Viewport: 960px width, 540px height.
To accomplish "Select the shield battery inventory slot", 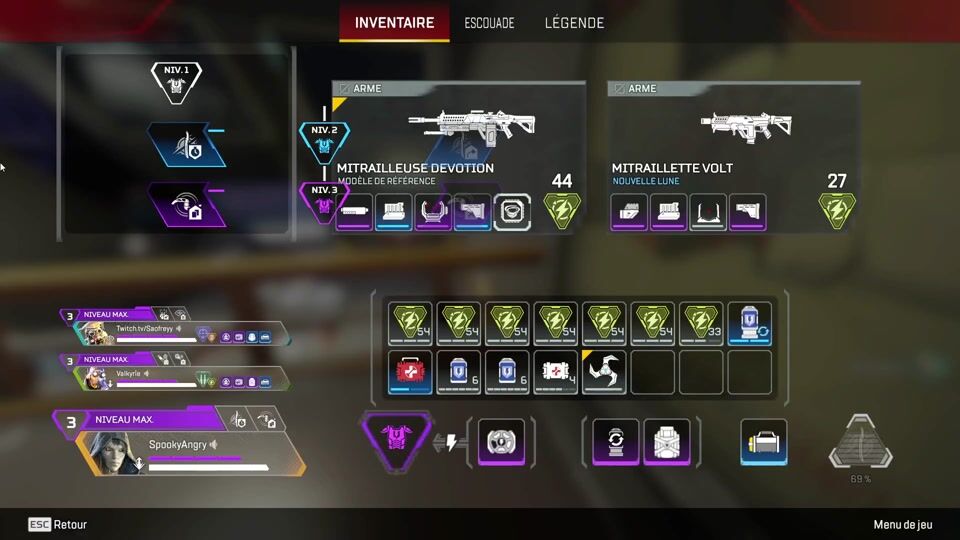I will pos(750,323).
